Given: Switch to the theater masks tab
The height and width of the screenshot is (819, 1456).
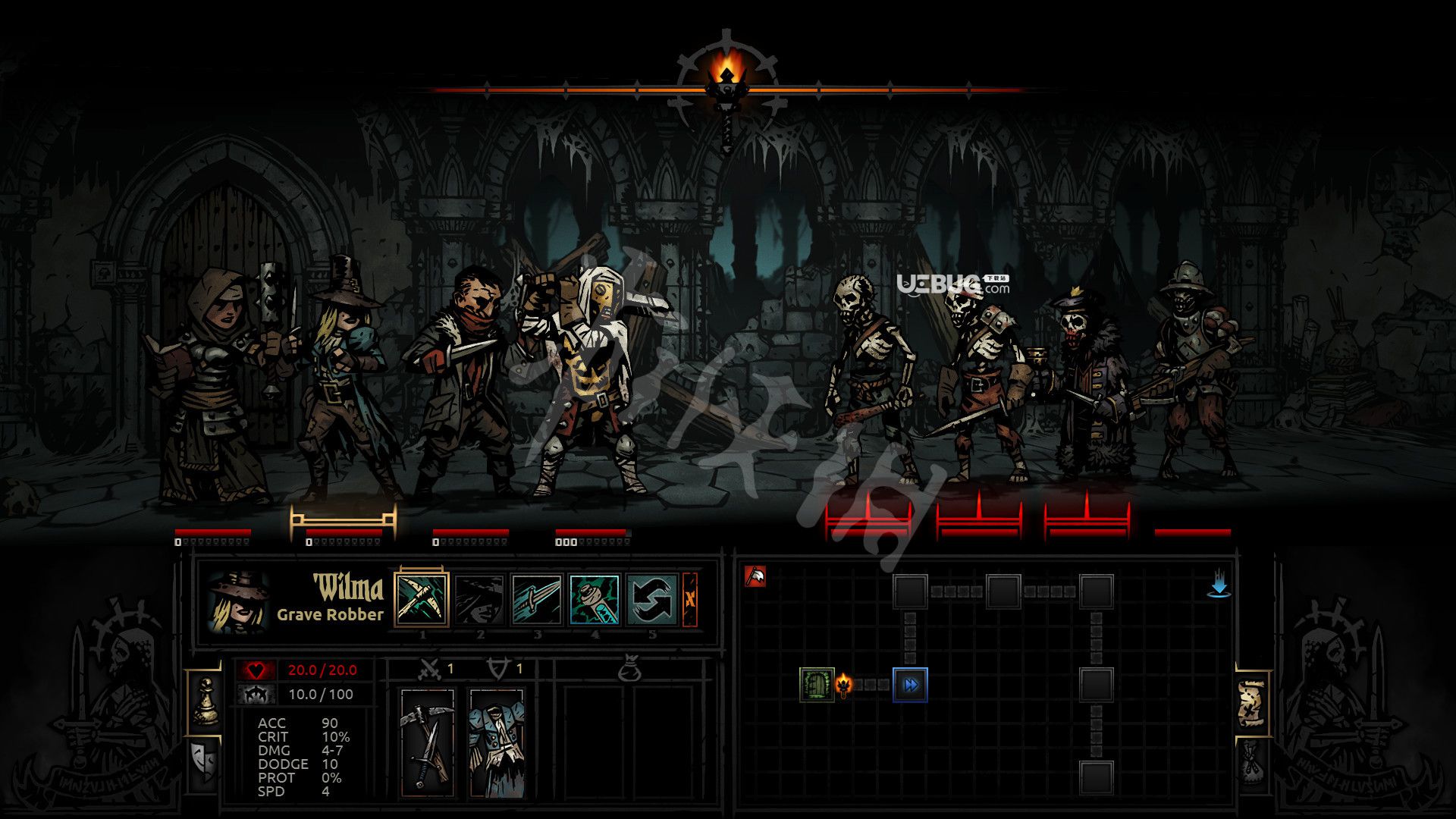Looking at the screenshot, I should (205, 761).
